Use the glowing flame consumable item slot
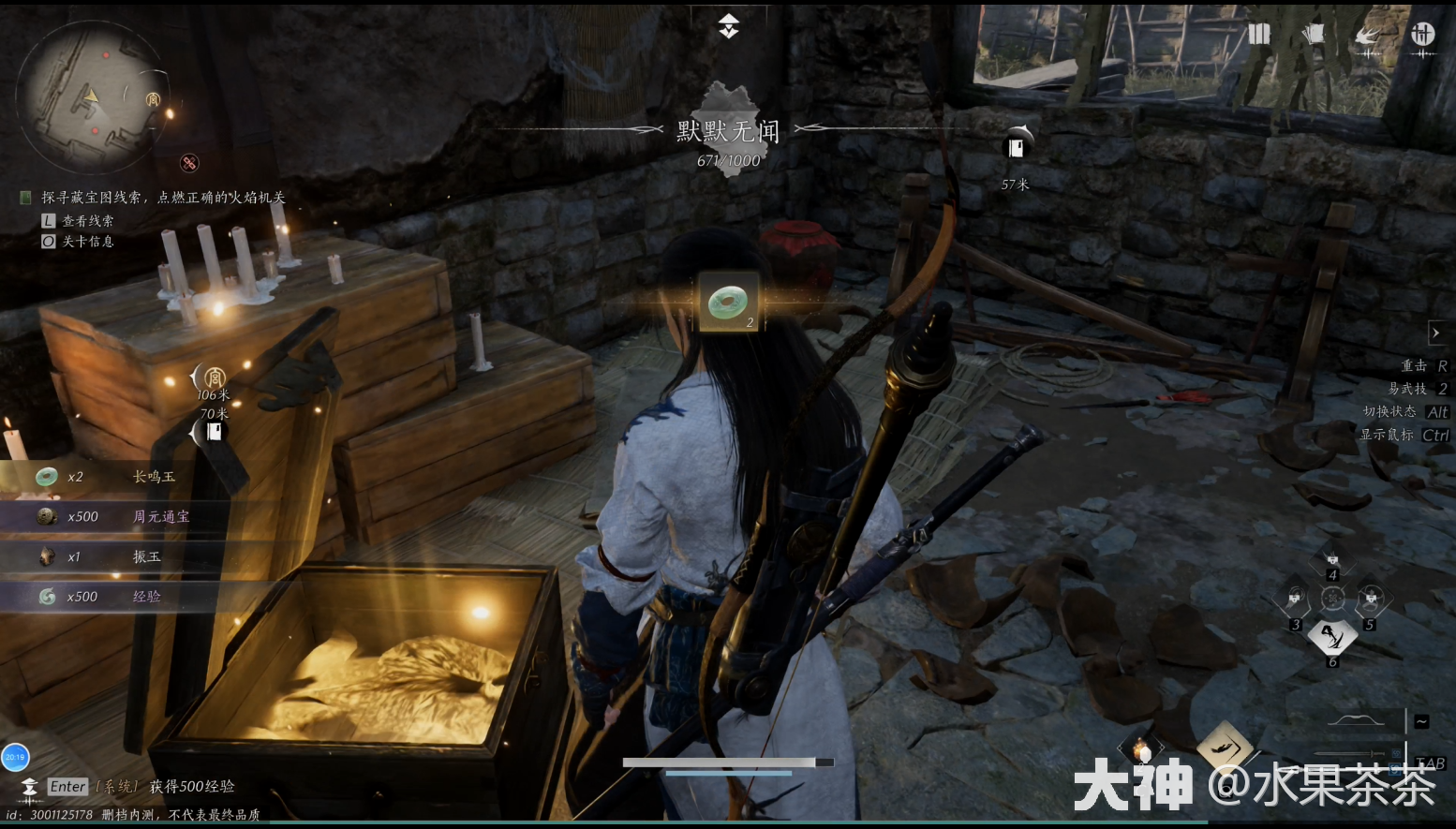Image resolution: width=1456 pixels, height=829 pixels. tap(1141, 750)
